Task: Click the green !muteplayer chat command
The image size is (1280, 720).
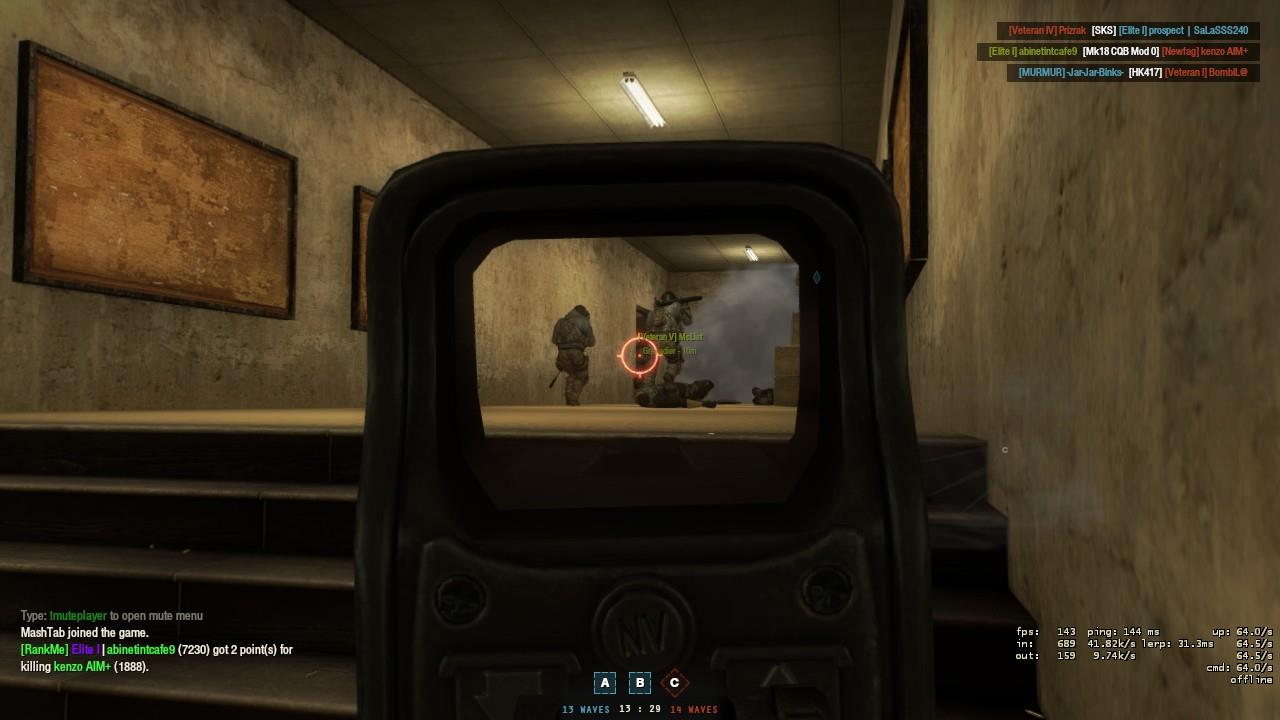Action: pos(76,615)
